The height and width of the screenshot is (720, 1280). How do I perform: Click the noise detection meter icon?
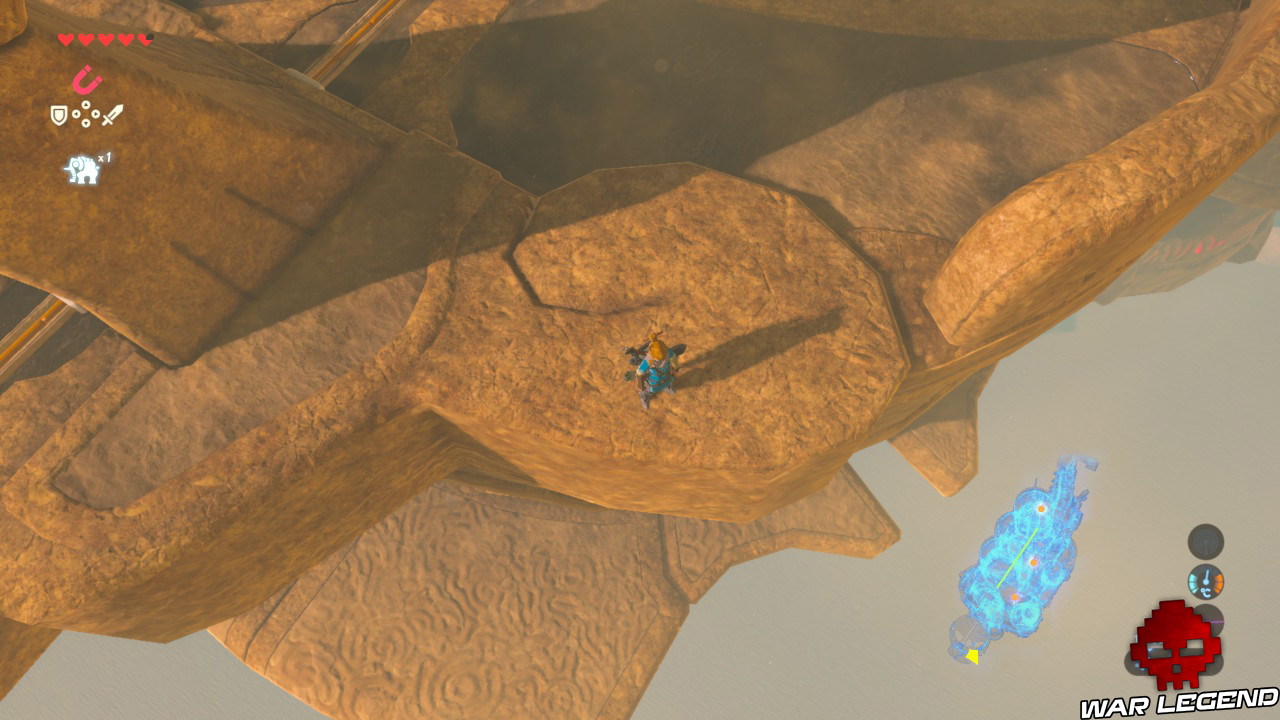tap(1206, 541)
